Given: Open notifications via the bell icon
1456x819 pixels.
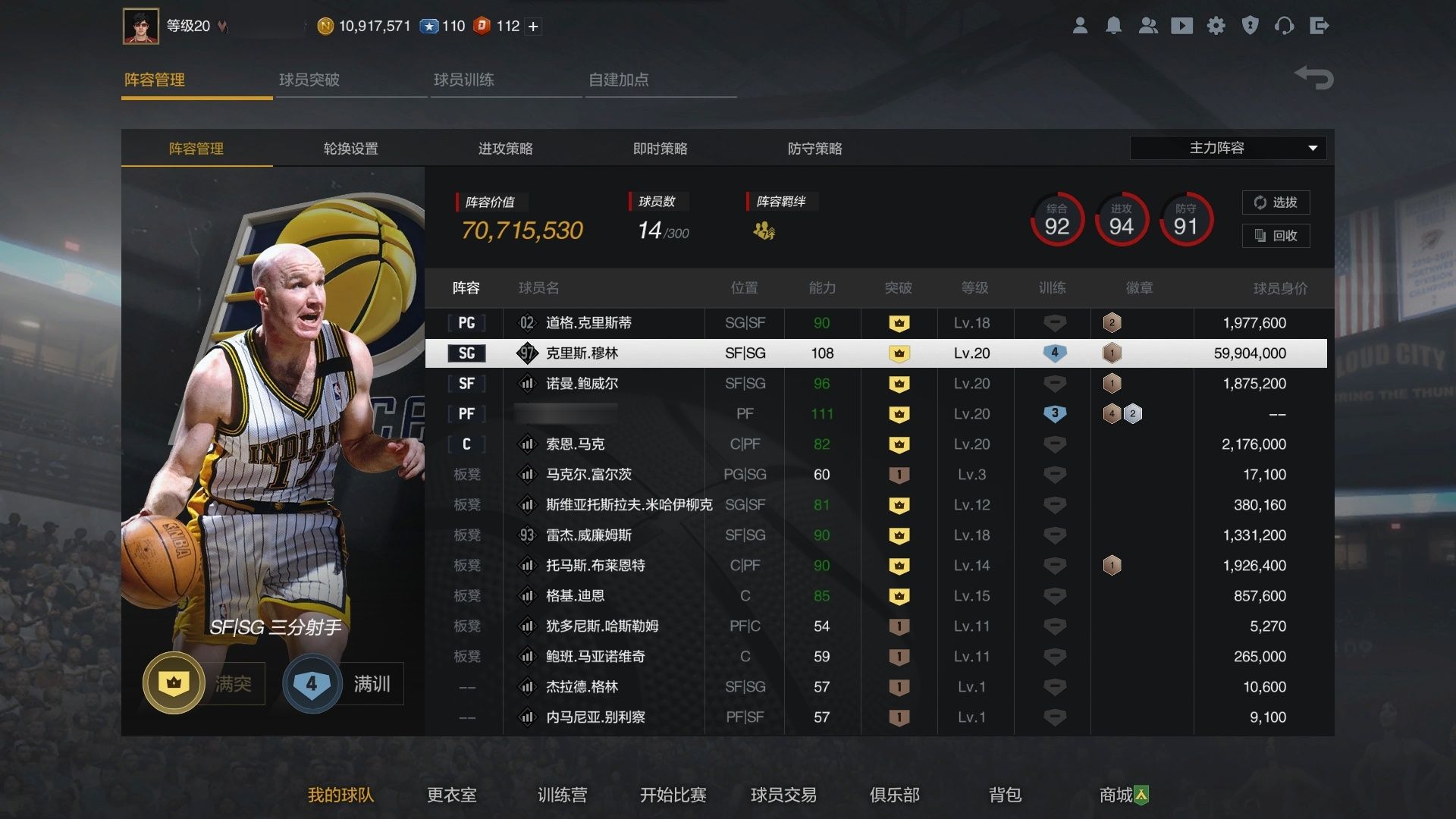Looking at the screenshot, I should point(1115,25).
